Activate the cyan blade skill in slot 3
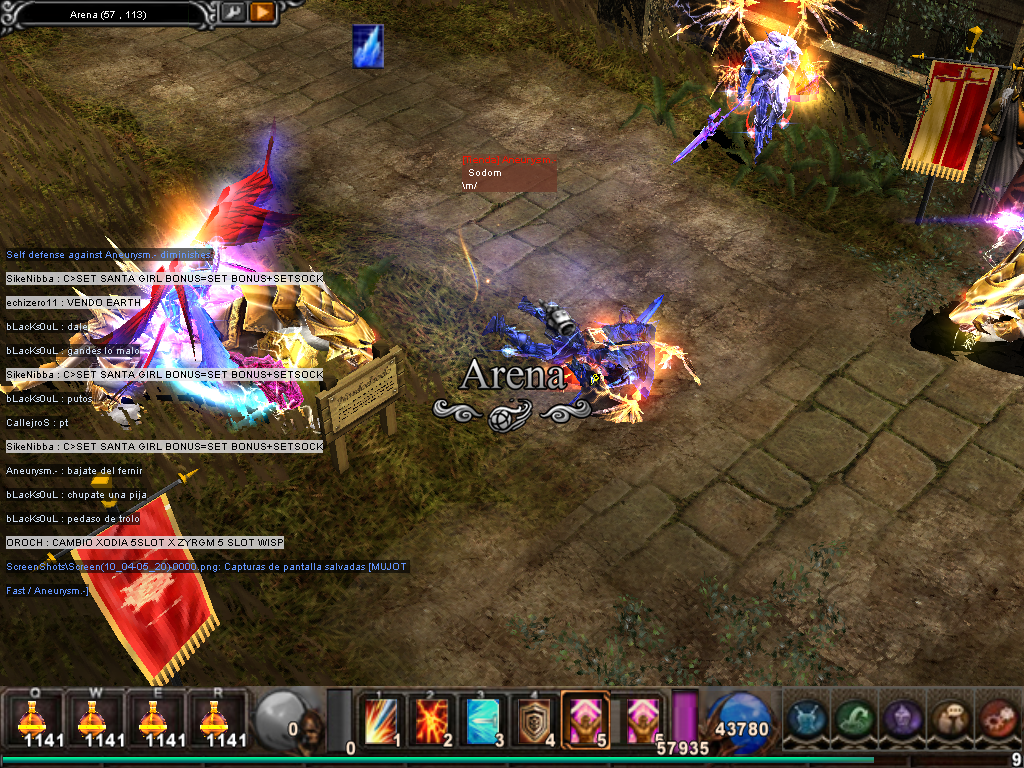Viewport: 1024px width, 768px height. [483, 720]
